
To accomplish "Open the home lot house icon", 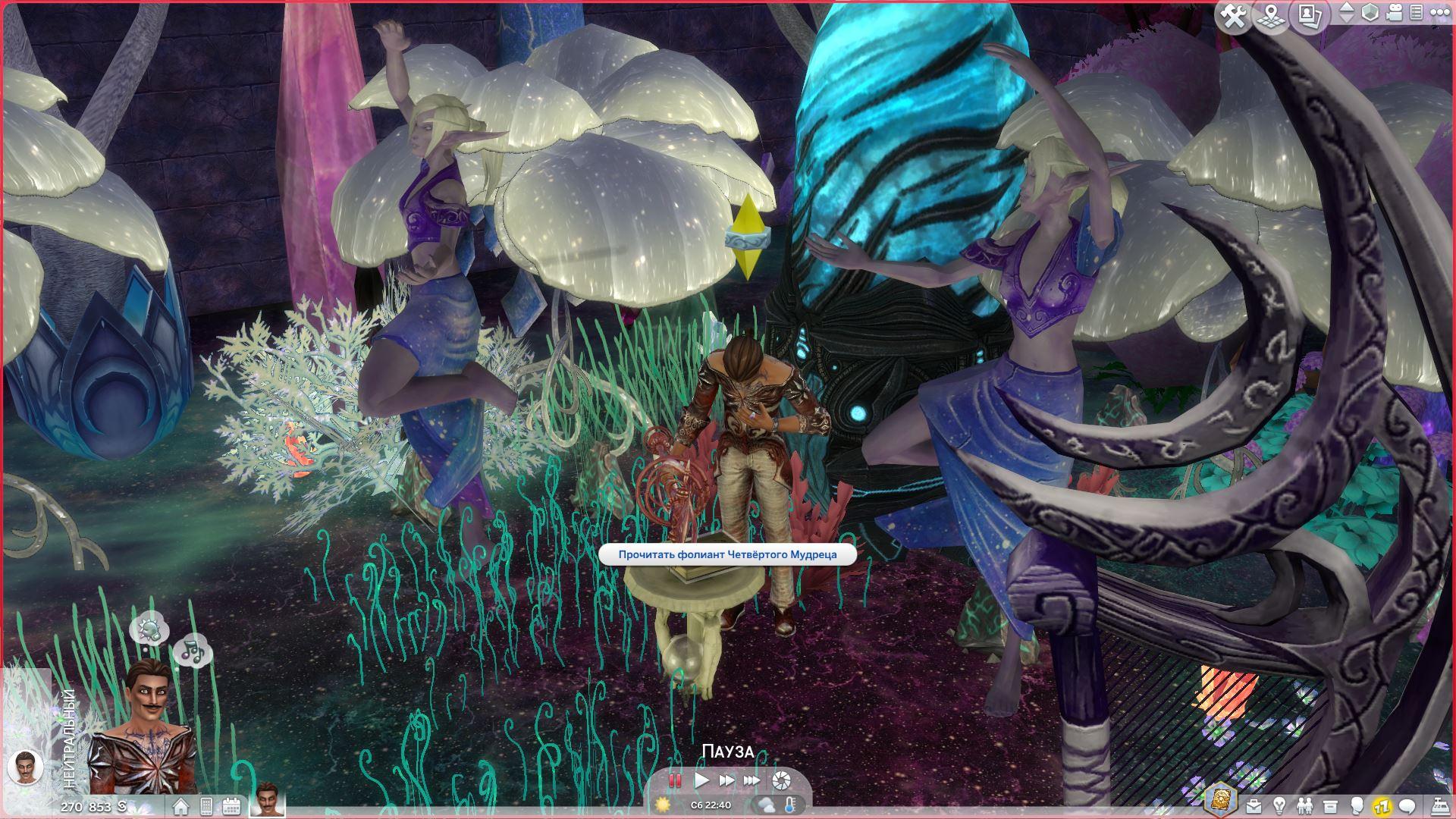I will pyautogui.click(x=180, y=806).
